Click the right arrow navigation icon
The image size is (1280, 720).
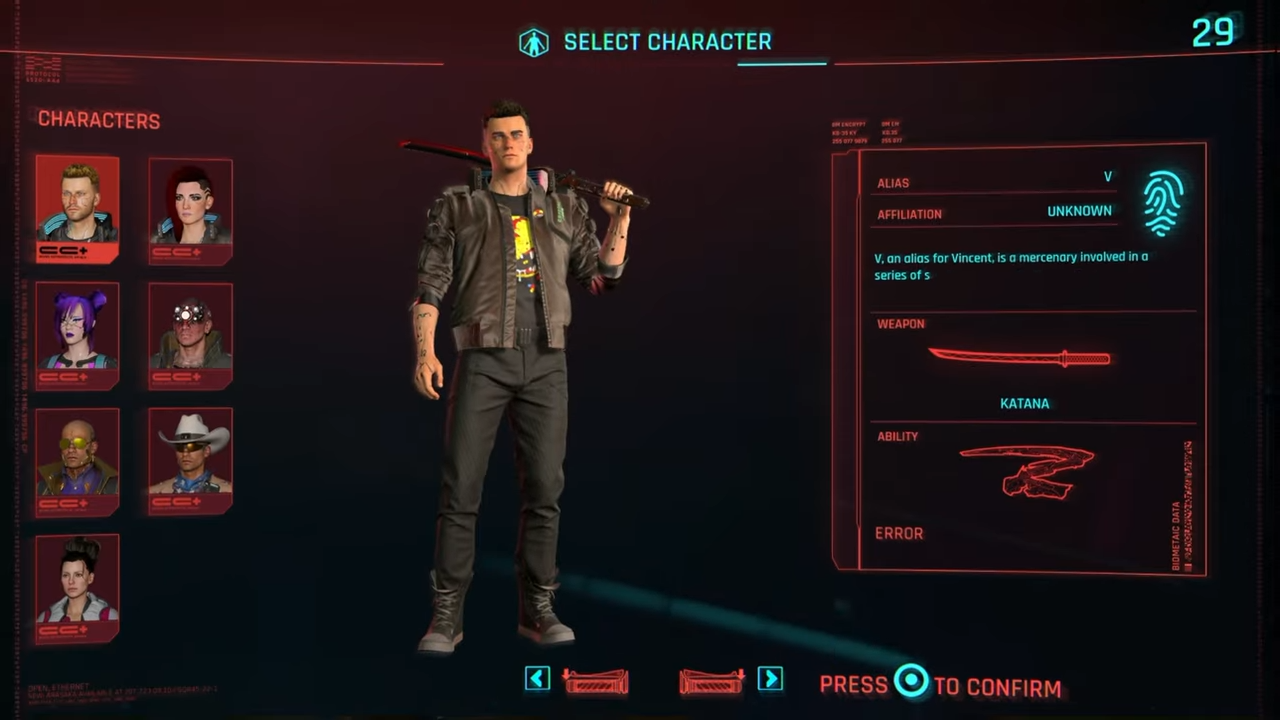(x=770, y=679)
